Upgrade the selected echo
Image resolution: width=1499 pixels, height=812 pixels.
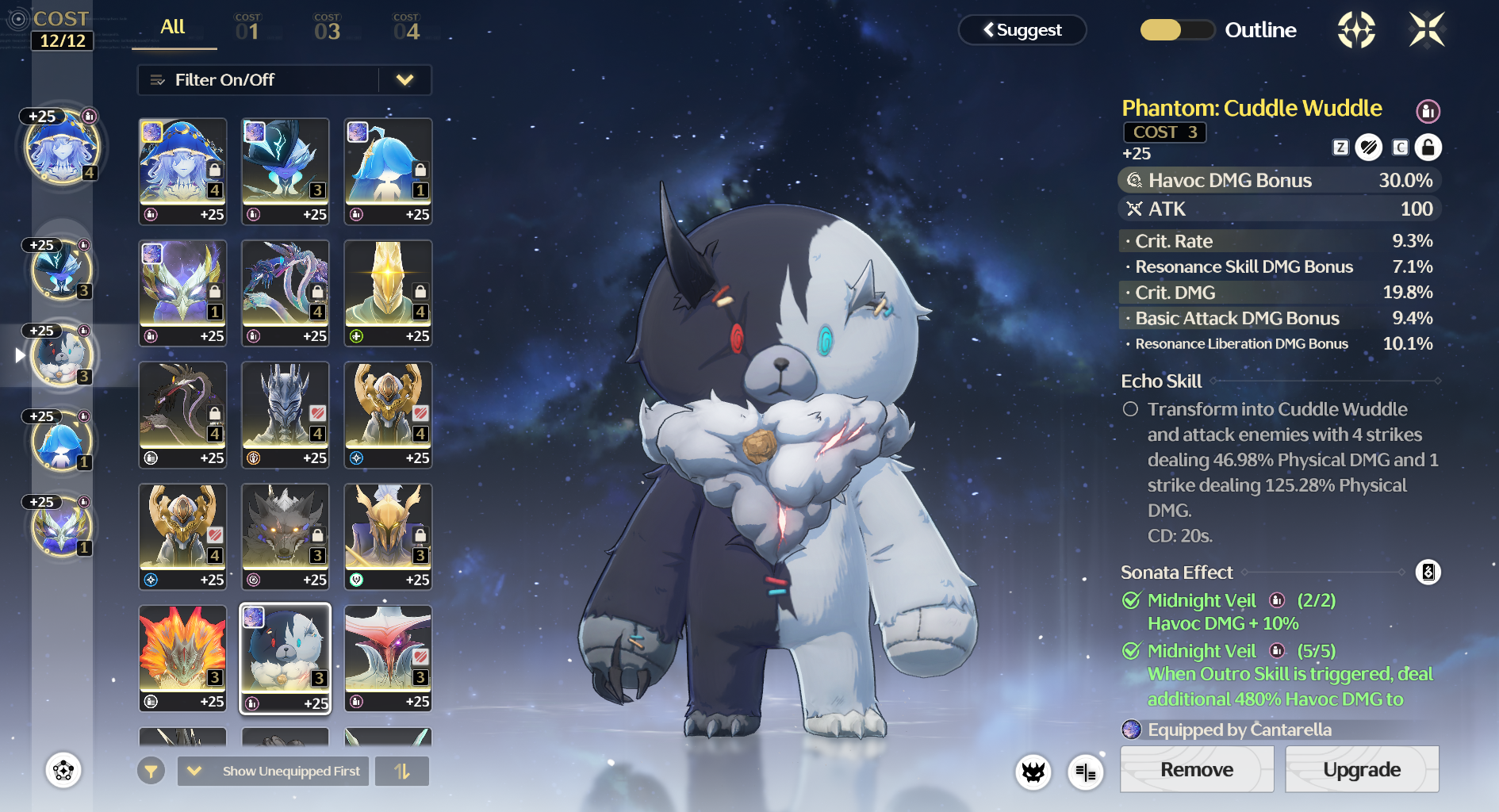pyautogui.click(x=1361, y=769)
